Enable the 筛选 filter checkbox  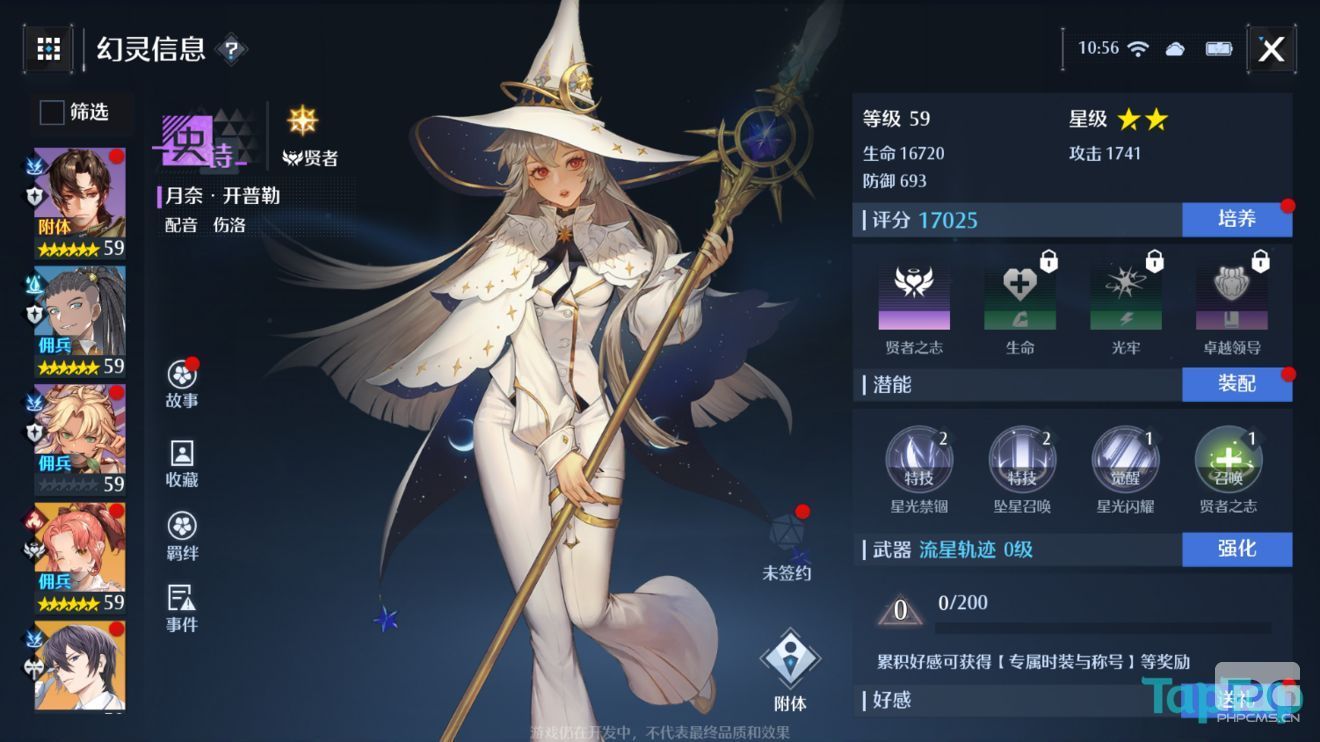coord(50,113)
